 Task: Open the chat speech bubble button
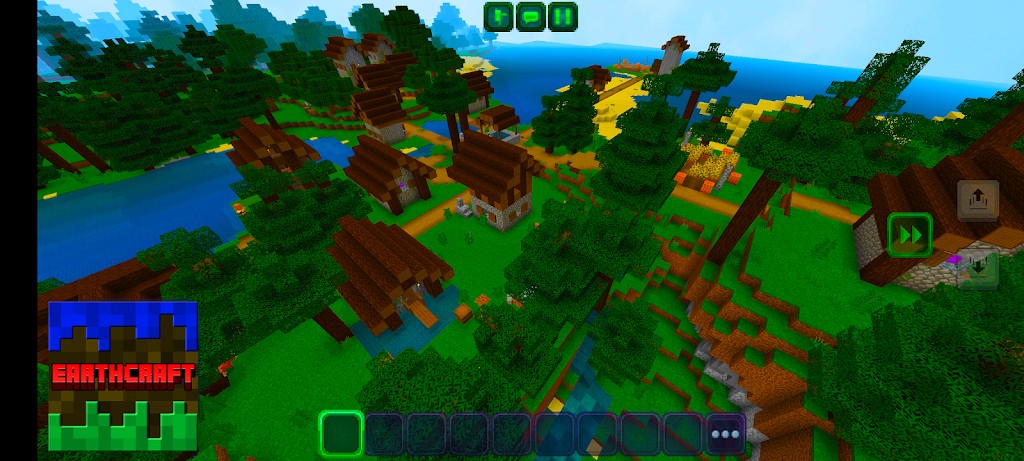pyautogui.click(x=531, y=16)
